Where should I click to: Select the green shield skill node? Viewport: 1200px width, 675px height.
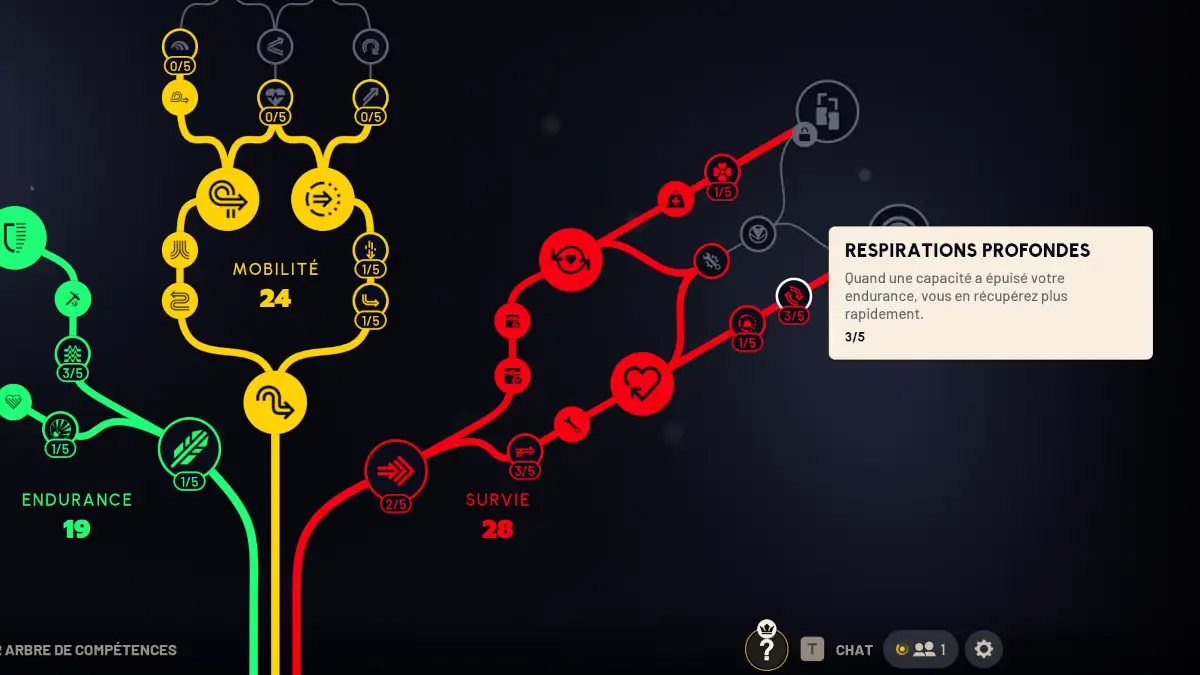tap(15, 237)
